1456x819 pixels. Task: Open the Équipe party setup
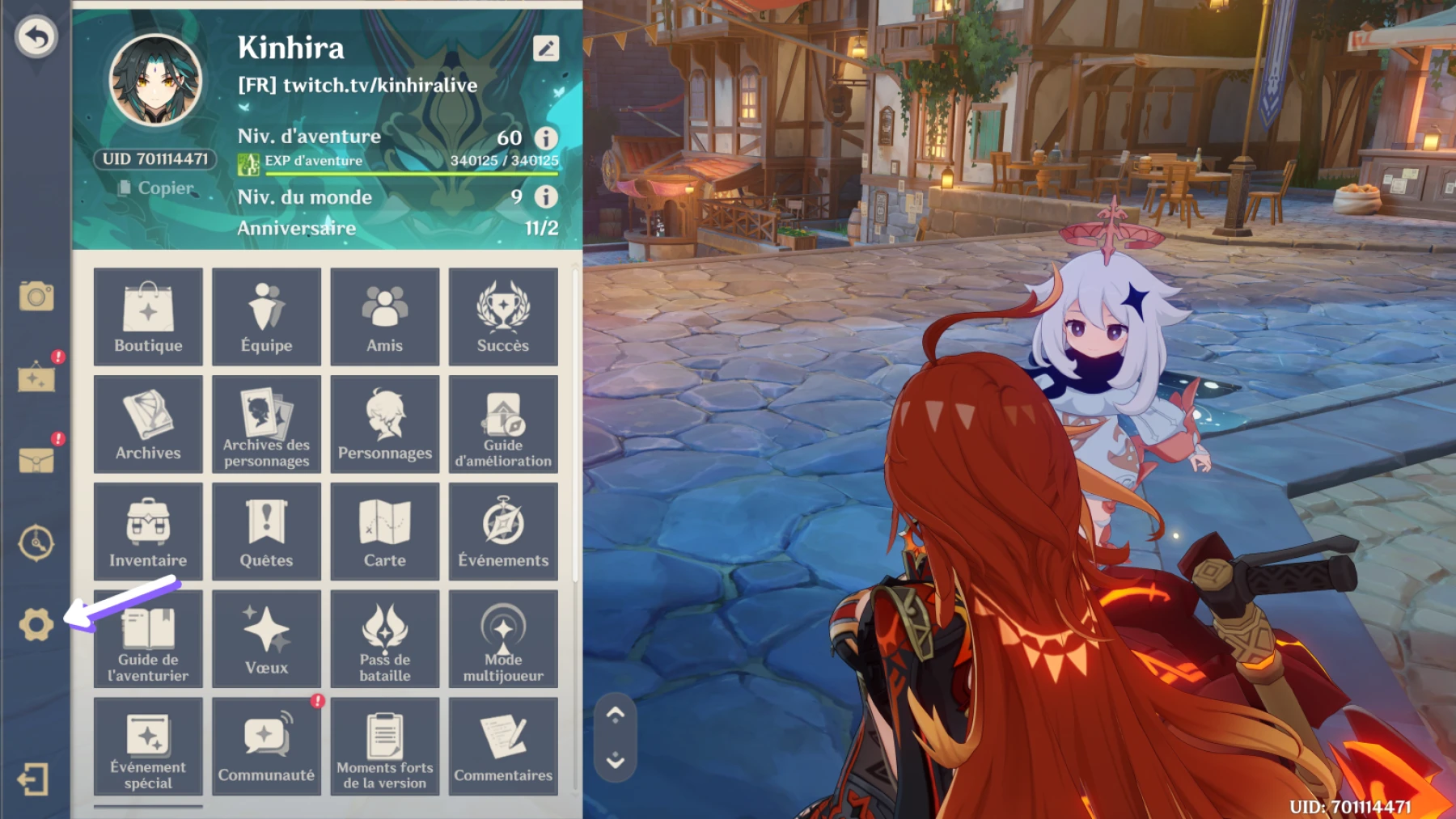(x=266, y=317)
